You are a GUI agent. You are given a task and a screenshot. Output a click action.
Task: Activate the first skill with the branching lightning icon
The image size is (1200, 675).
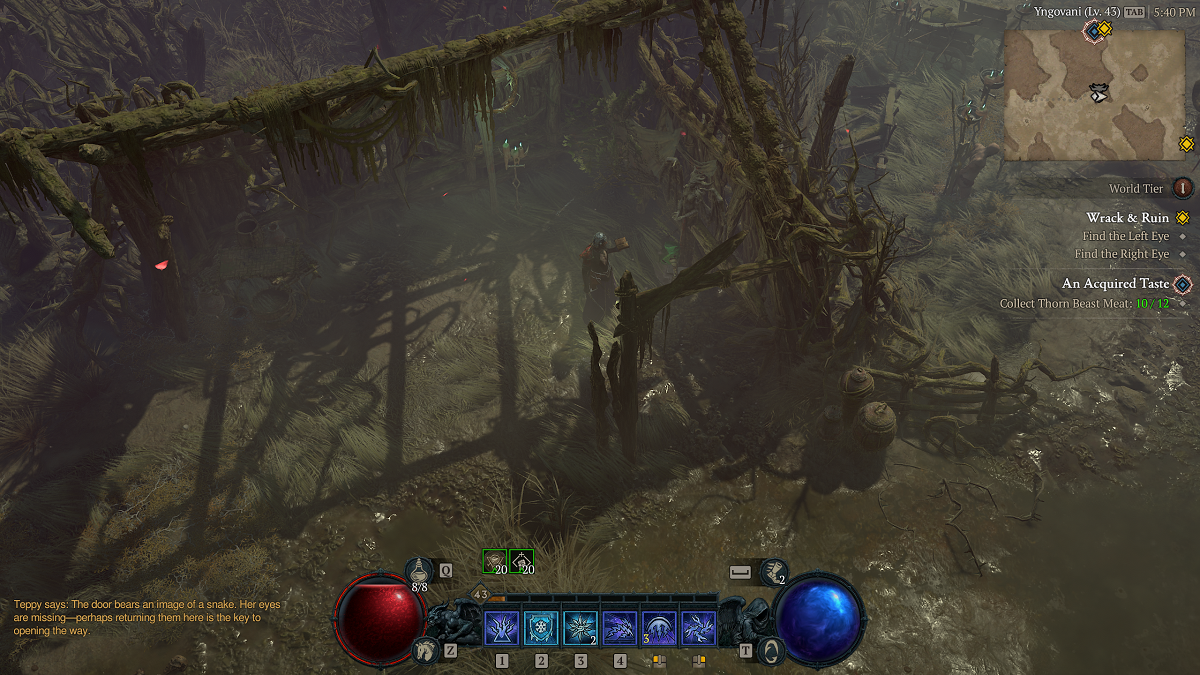click(x=501, y=629)
